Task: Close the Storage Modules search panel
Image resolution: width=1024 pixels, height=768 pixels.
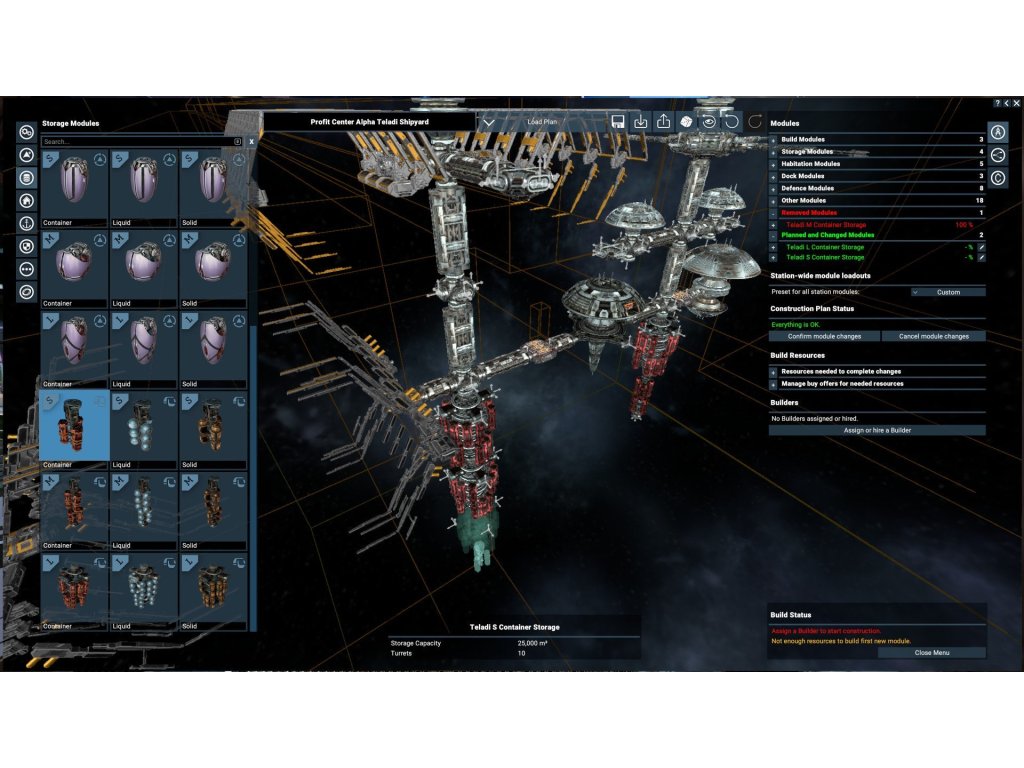Action: point(251,142)
